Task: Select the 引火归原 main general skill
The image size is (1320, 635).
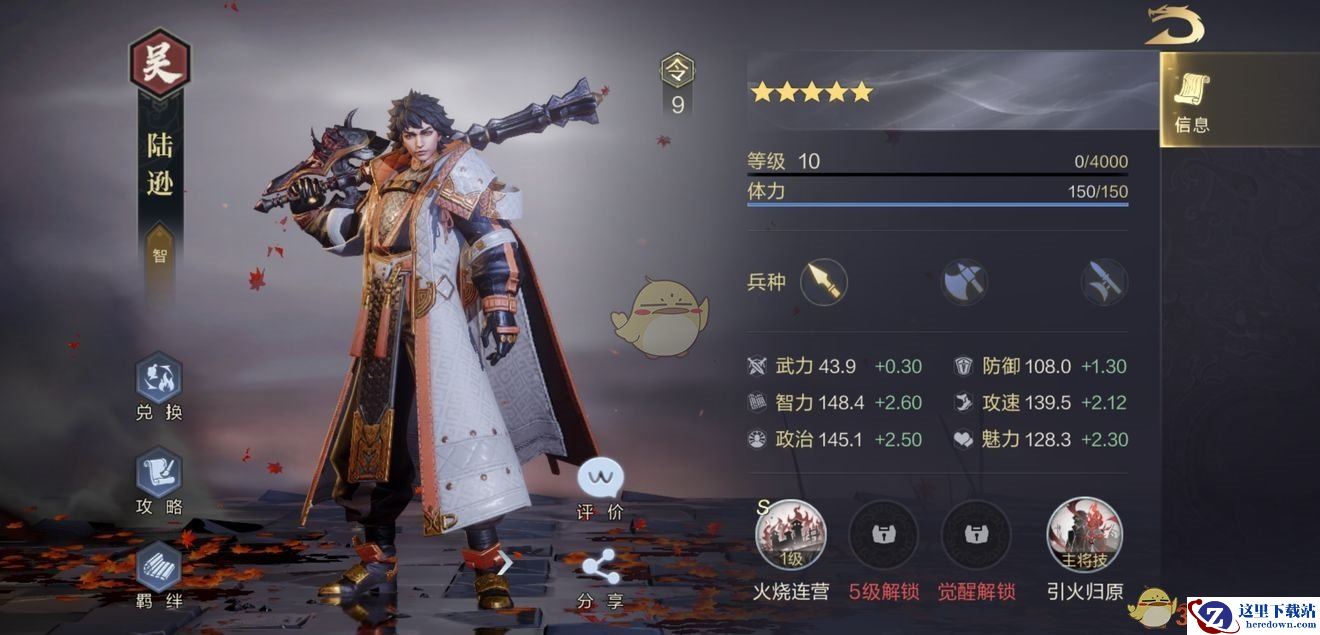Action: pyautogui.click(x=1084, y=535)
